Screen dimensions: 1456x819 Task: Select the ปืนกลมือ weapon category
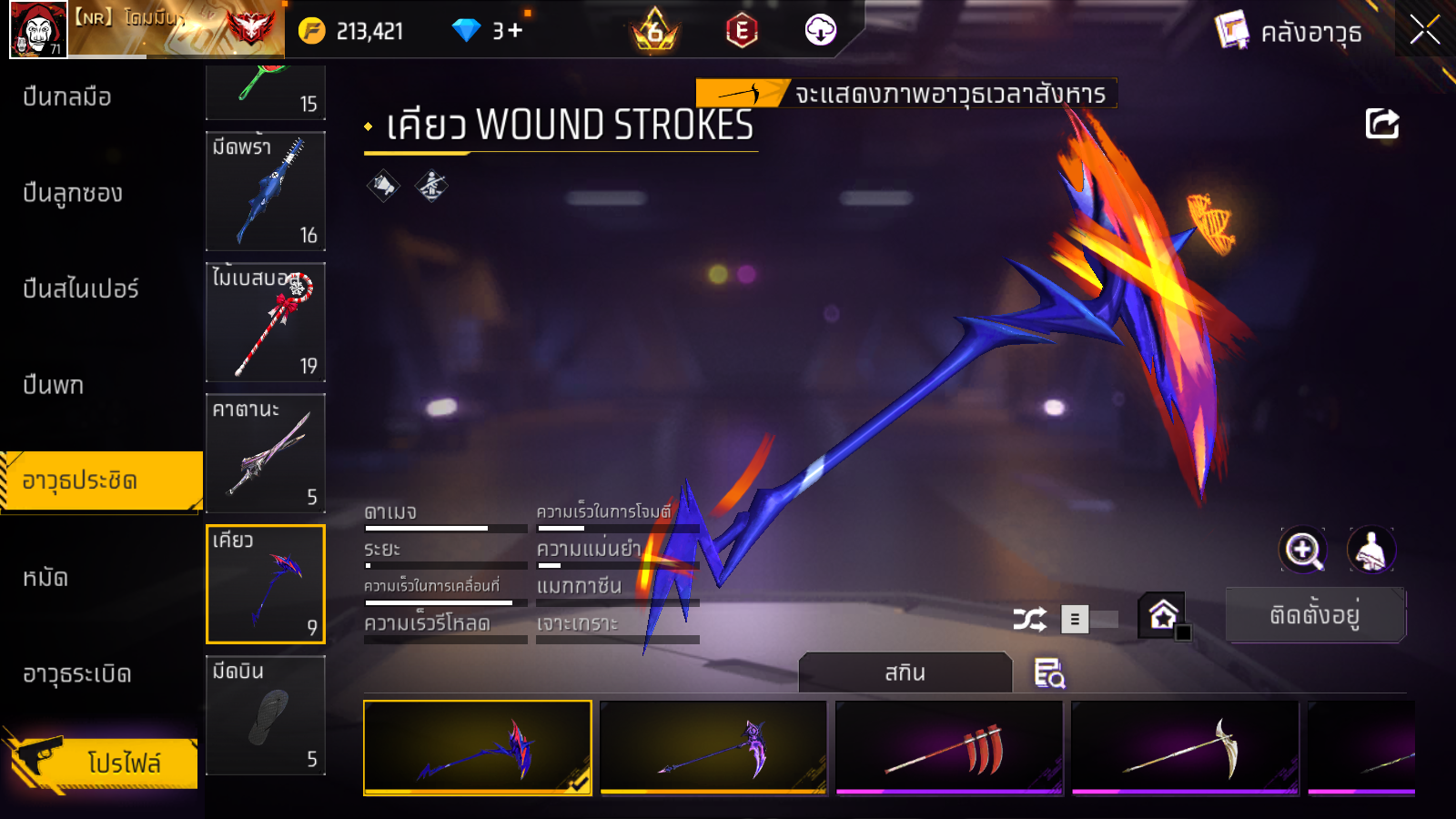coord(68,96)
